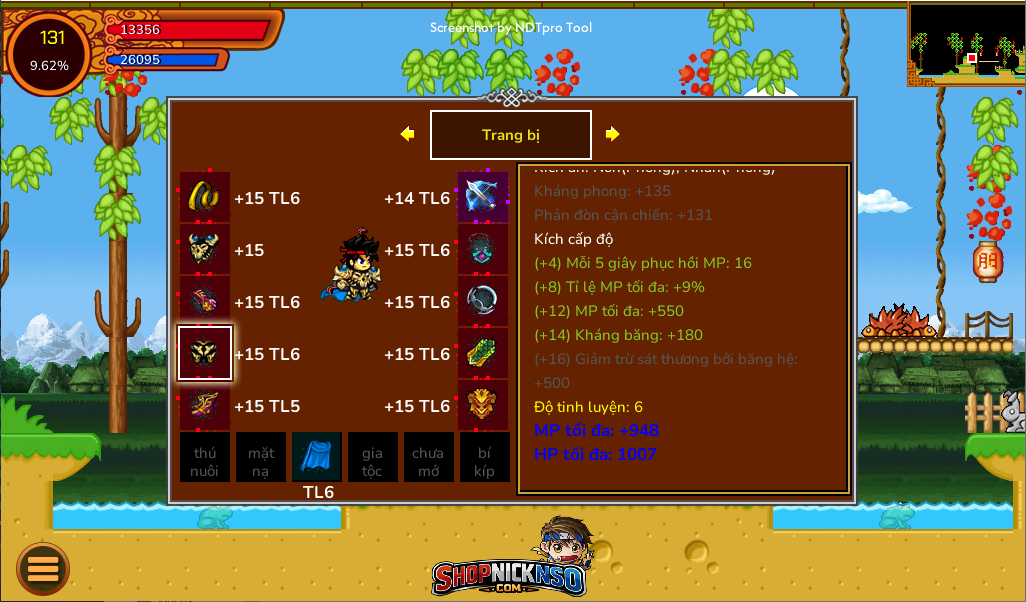Choose the golden horned helmet slot

pos(205,249)
